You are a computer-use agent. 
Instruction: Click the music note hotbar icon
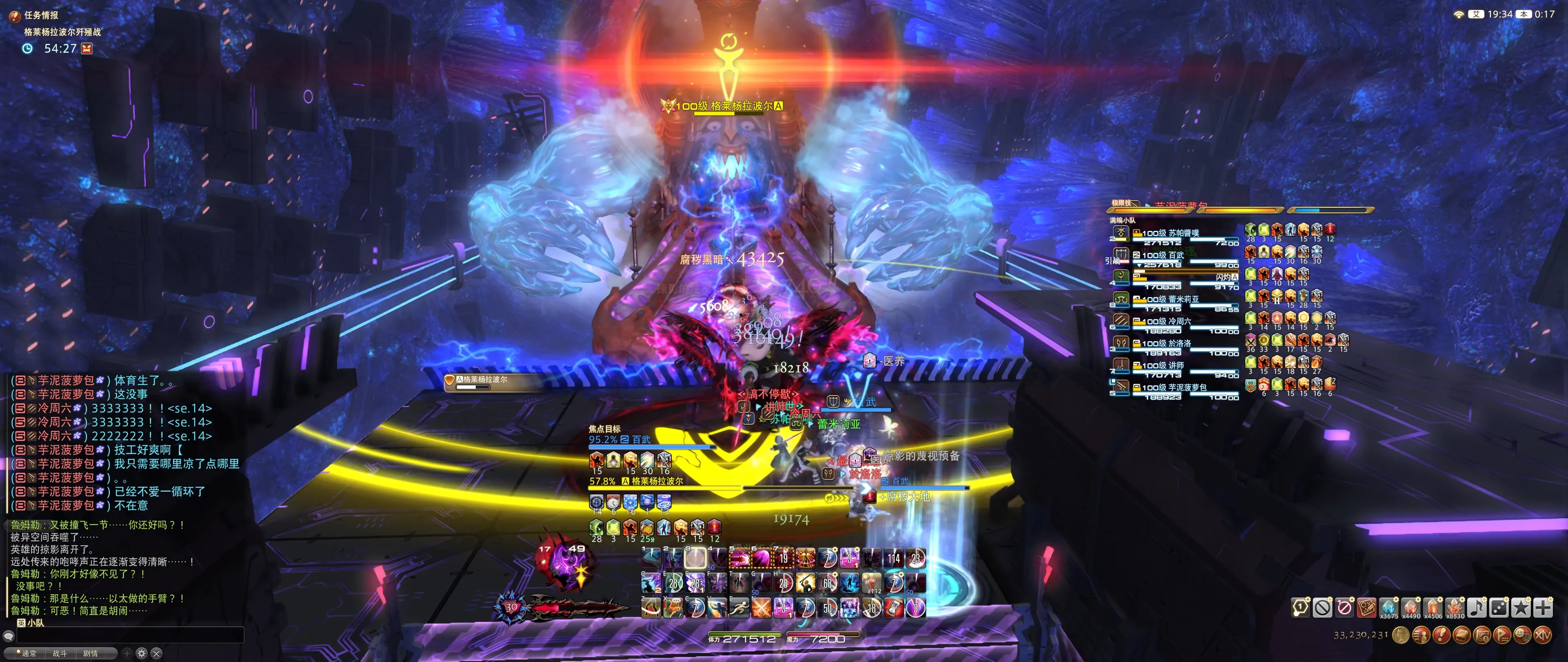(1477, 607)
